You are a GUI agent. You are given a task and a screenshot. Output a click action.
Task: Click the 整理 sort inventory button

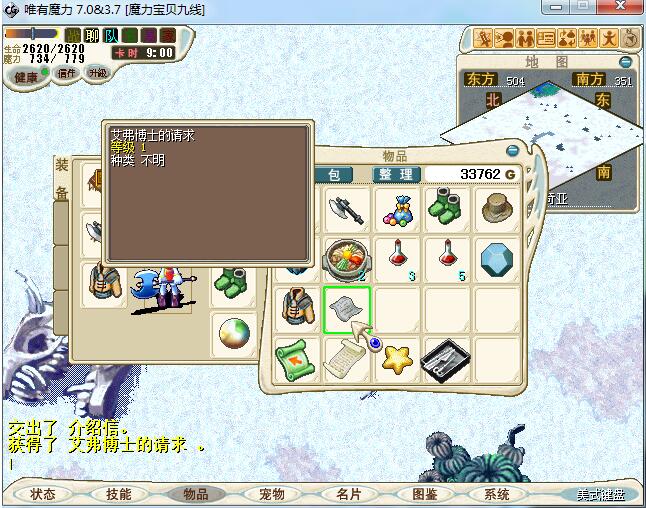coord(396,174)
